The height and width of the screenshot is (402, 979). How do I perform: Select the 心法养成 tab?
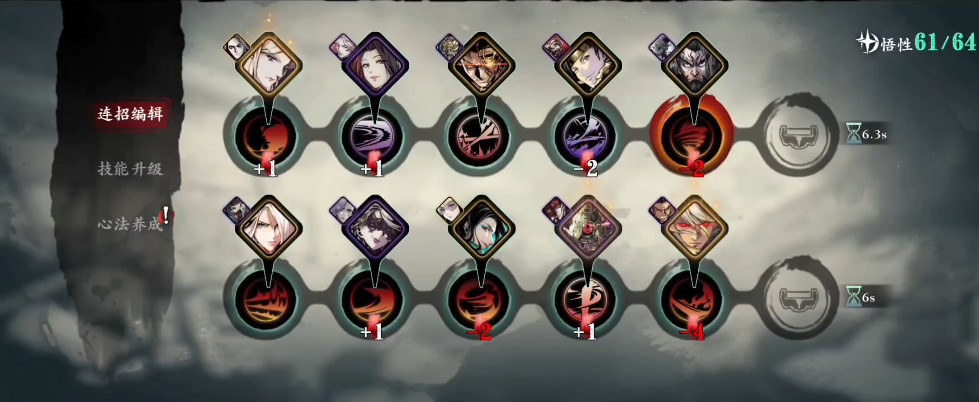[x=129, y=225]
